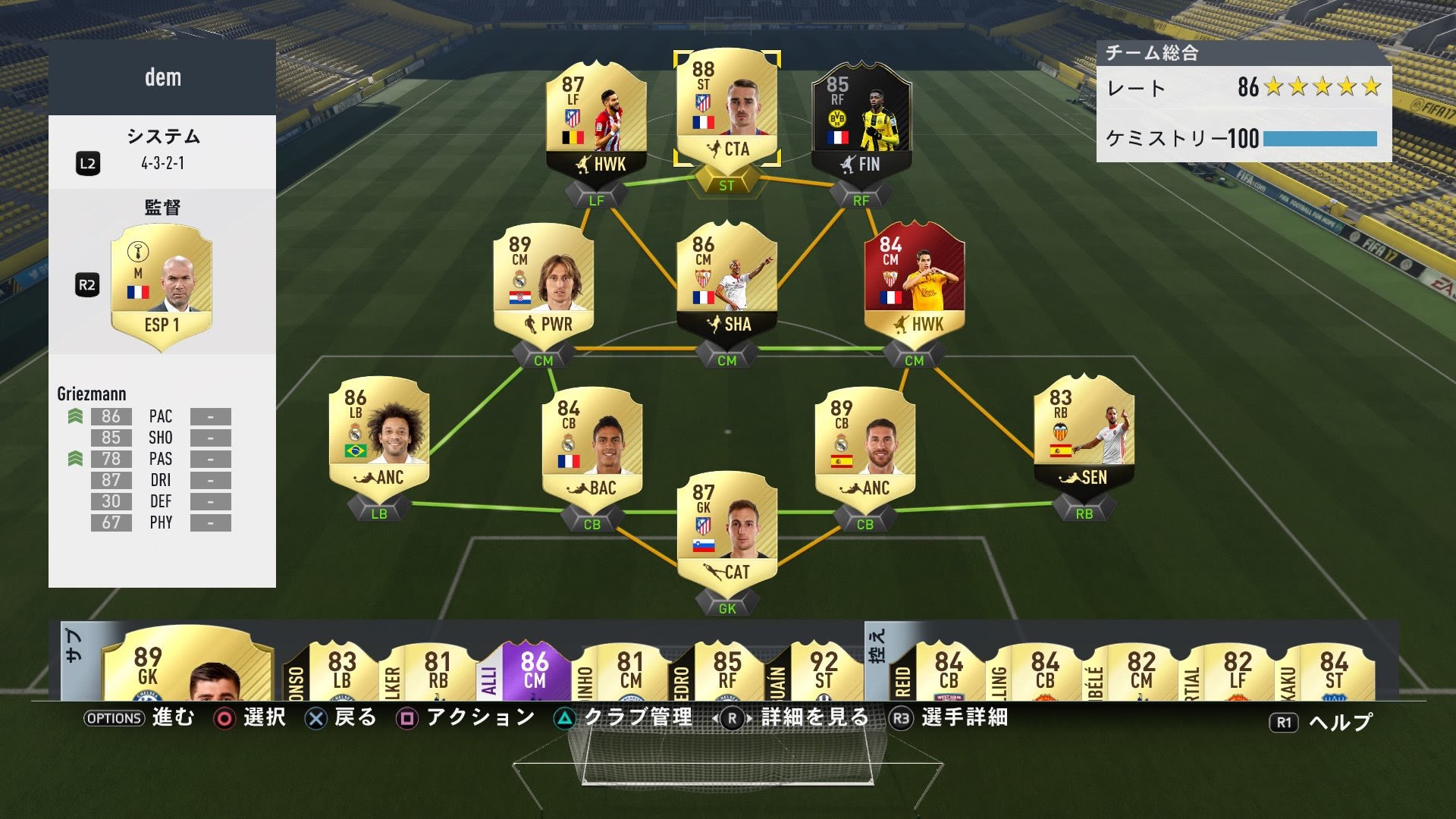Click the 進む proceed button

coord(174,716)
